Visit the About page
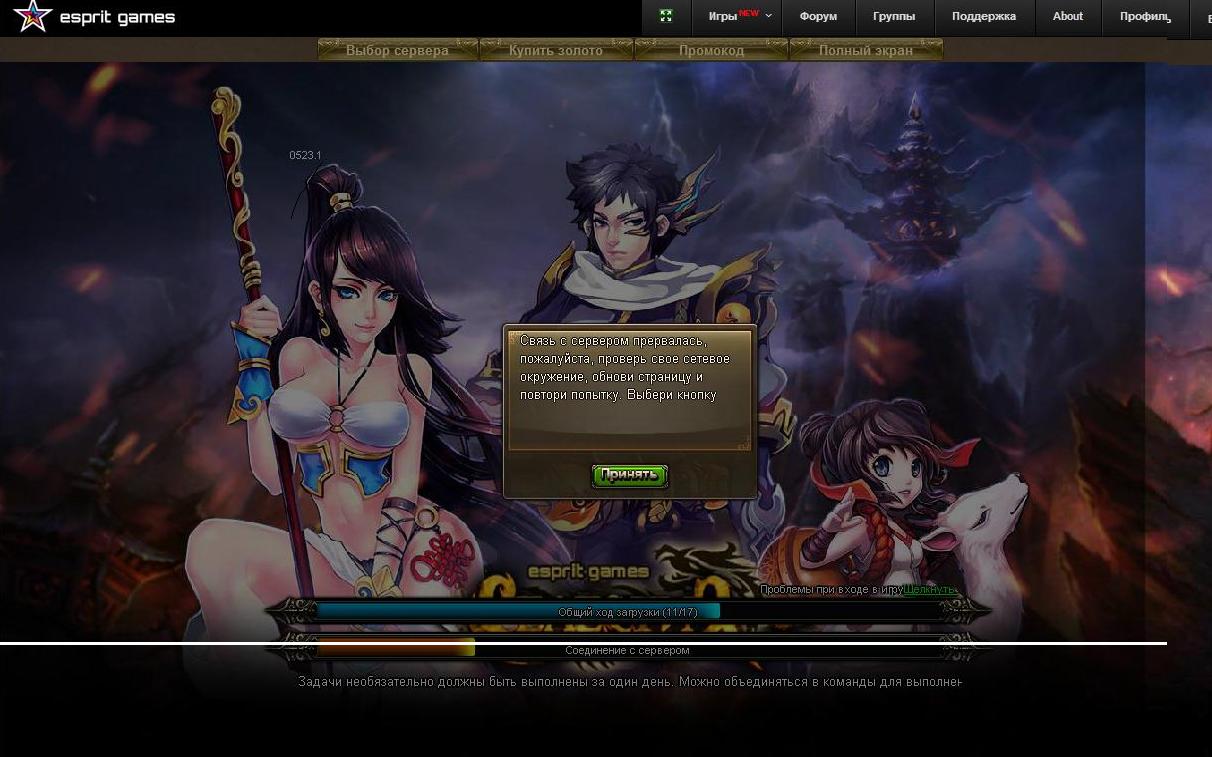 [x=1068, y=17]
